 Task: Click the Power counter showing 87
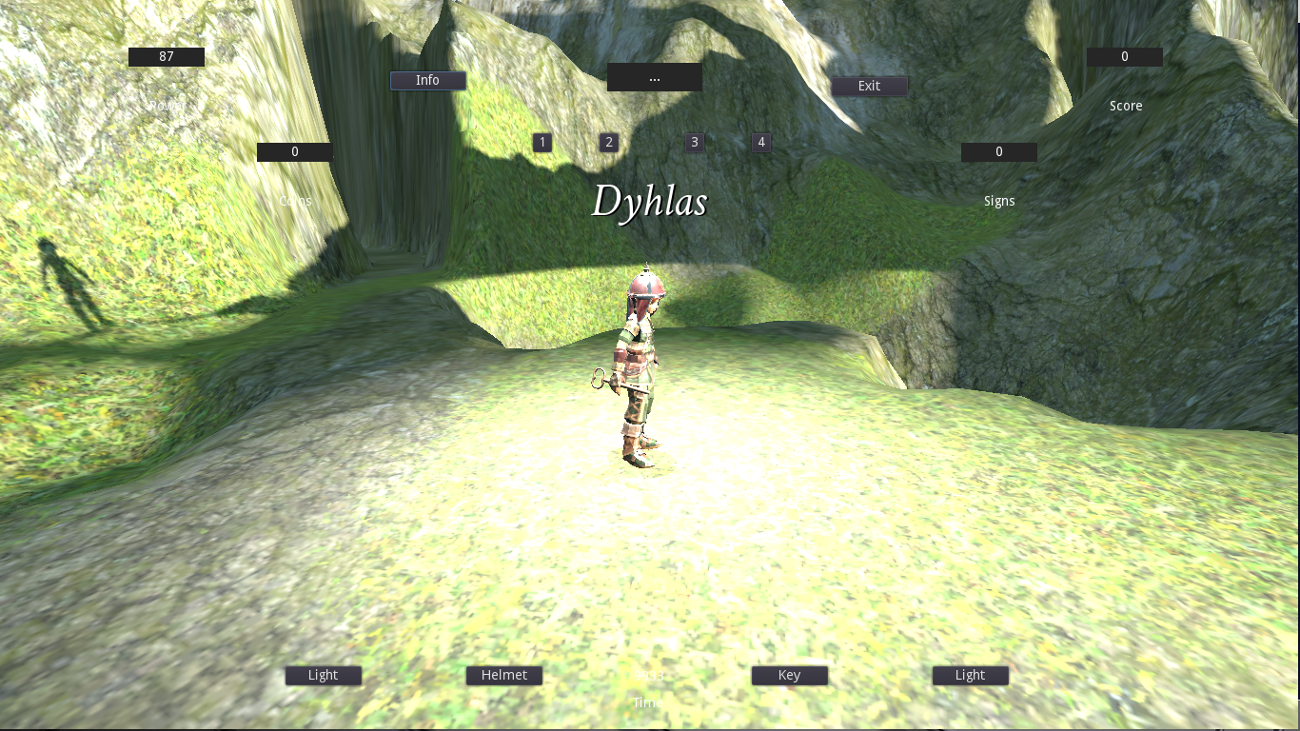click(x=165, y=56)
